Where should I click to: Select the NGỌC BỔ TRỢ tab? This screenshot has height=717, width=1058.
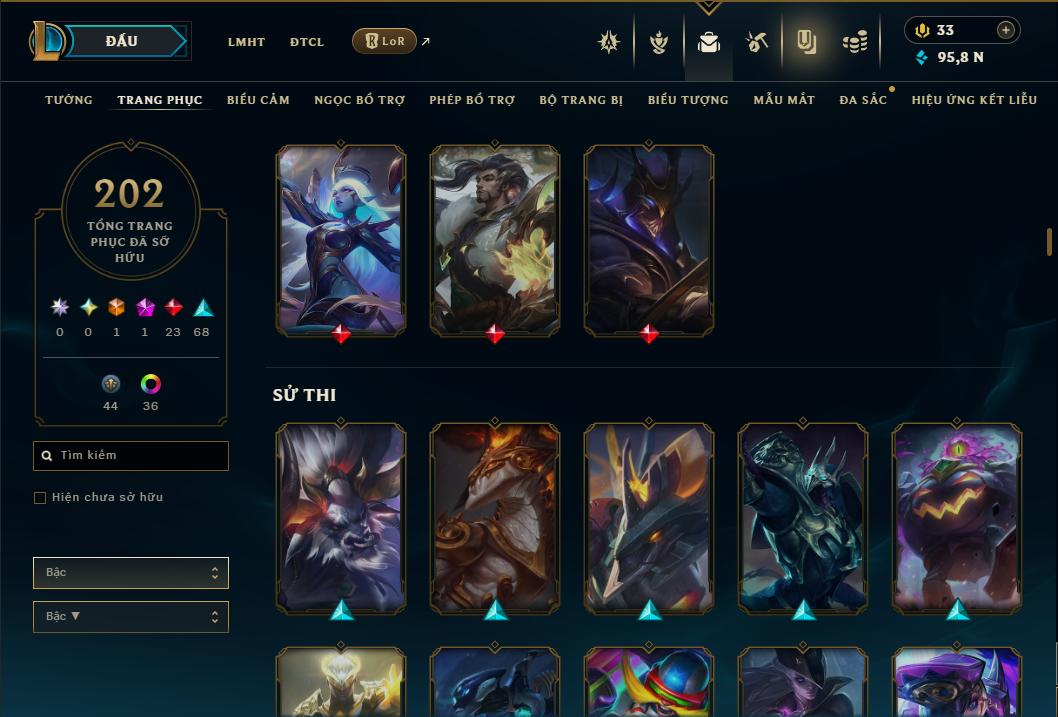coord(359,100)
